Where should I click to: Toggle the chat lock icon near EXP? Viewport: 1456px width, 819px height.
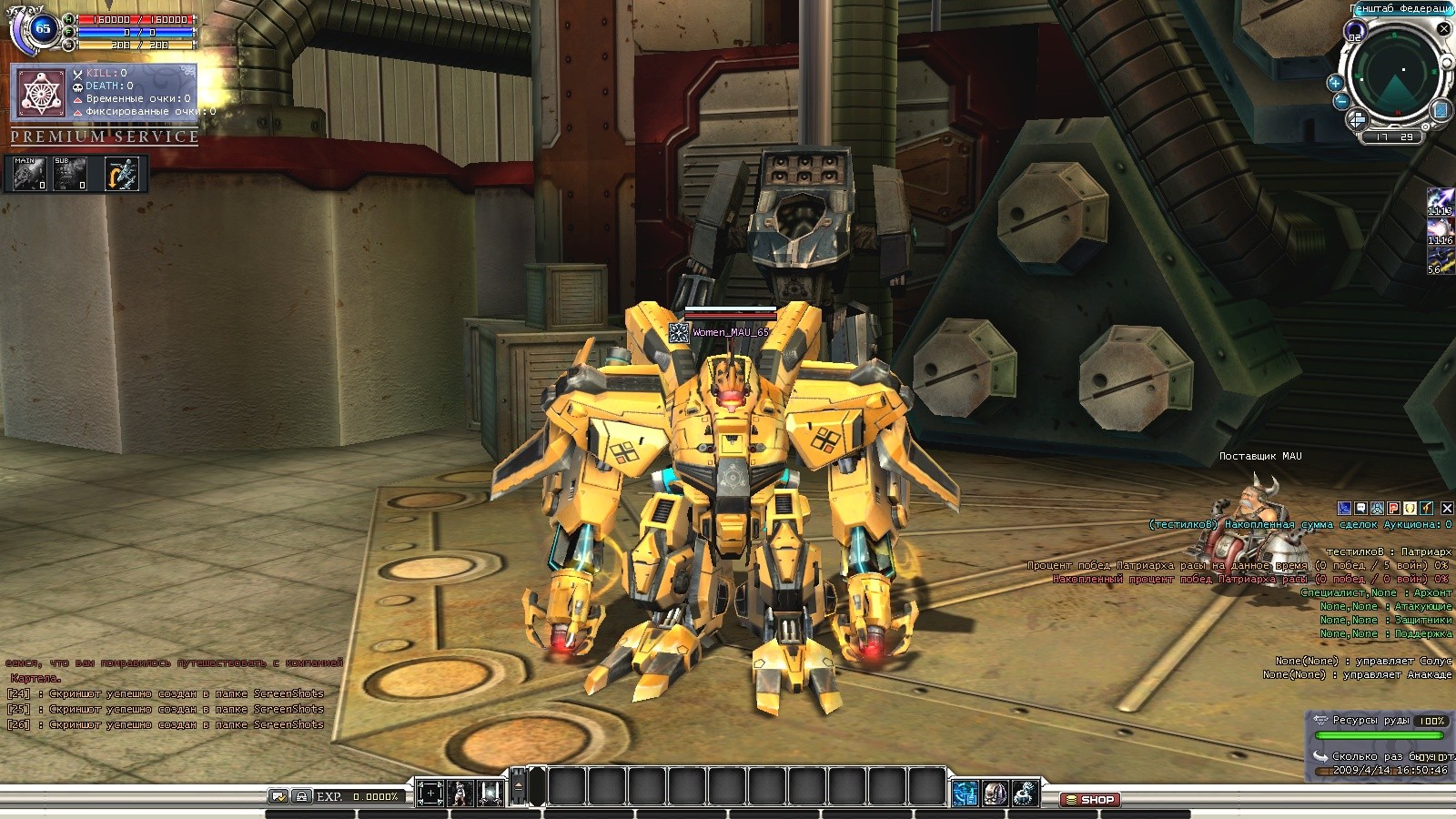[302, 796]
